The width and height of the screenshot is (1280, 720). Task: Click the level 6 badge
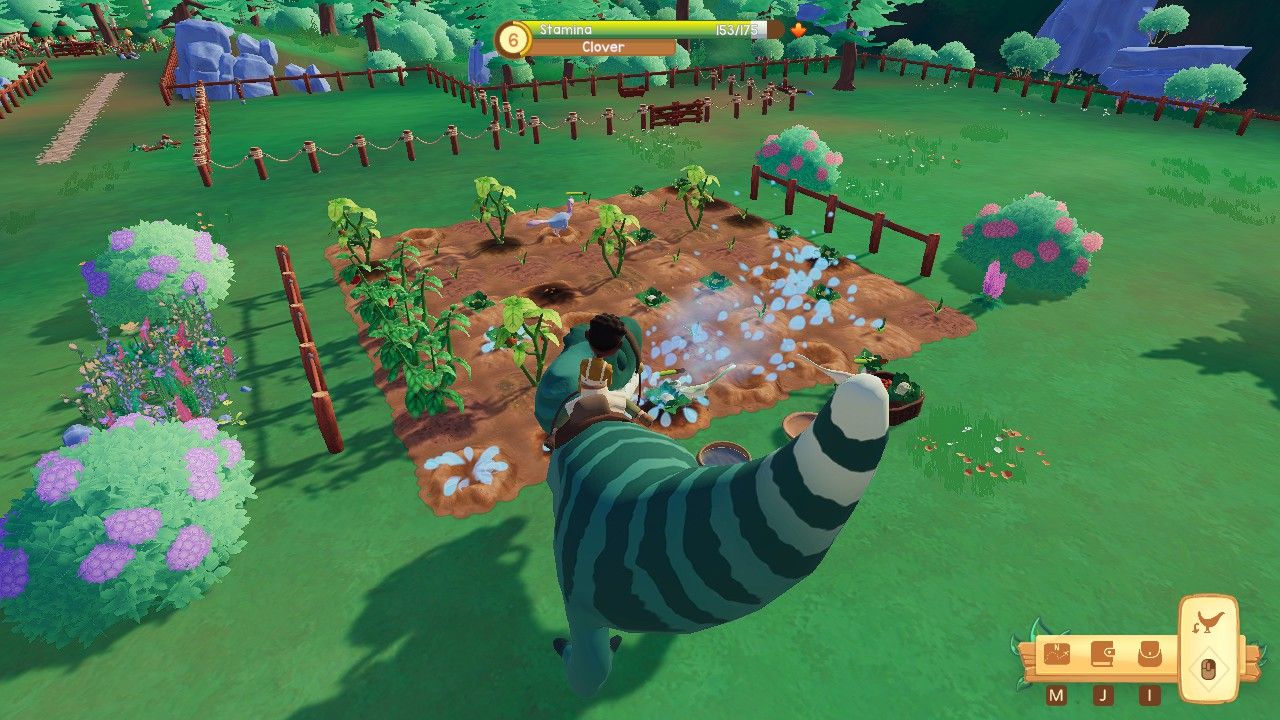click(512, 39)
